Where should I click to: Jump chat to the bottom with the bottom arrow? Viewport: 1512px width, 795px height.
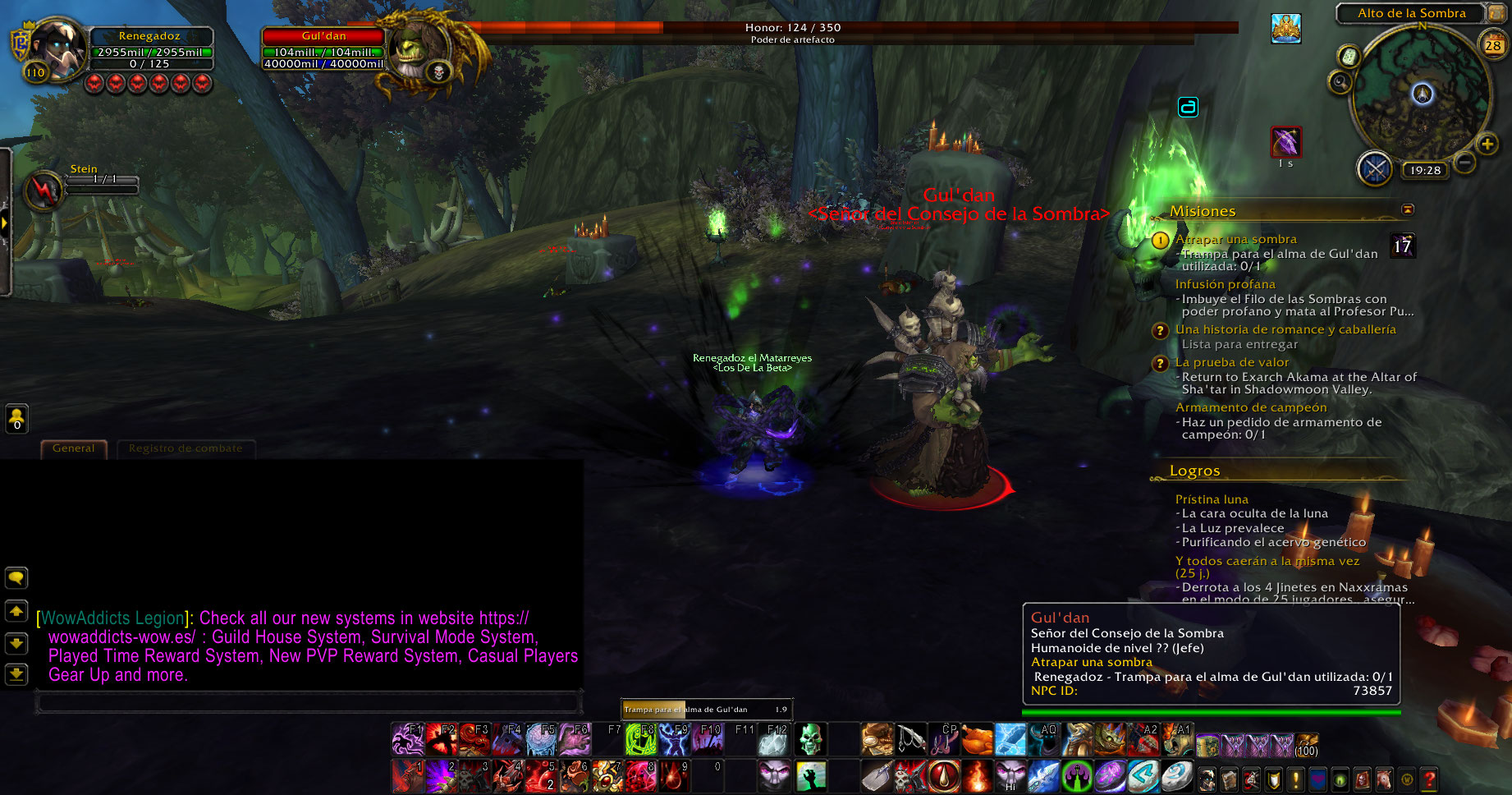(16, 674)
